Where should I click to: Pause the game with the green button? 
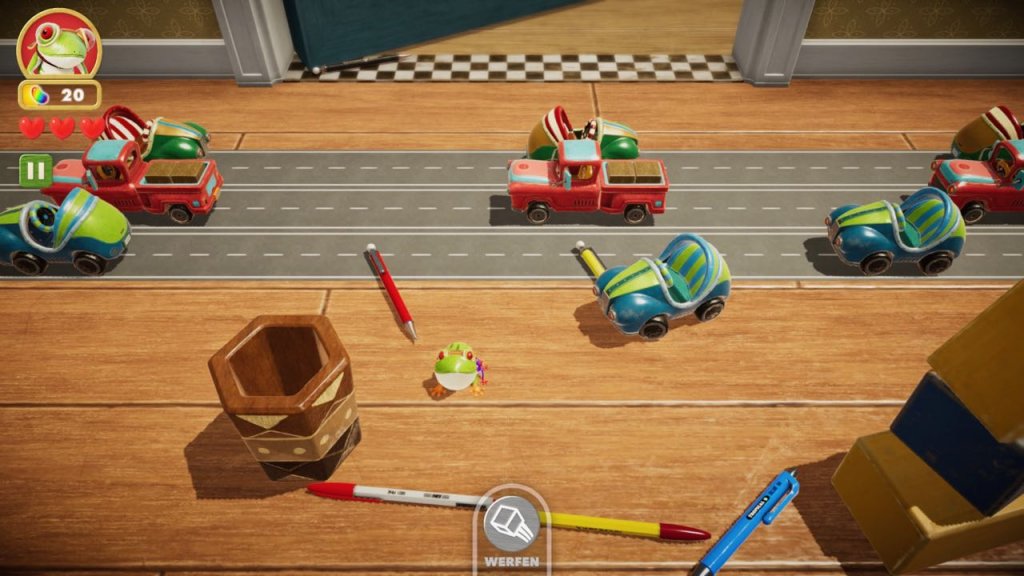point(35,170)
